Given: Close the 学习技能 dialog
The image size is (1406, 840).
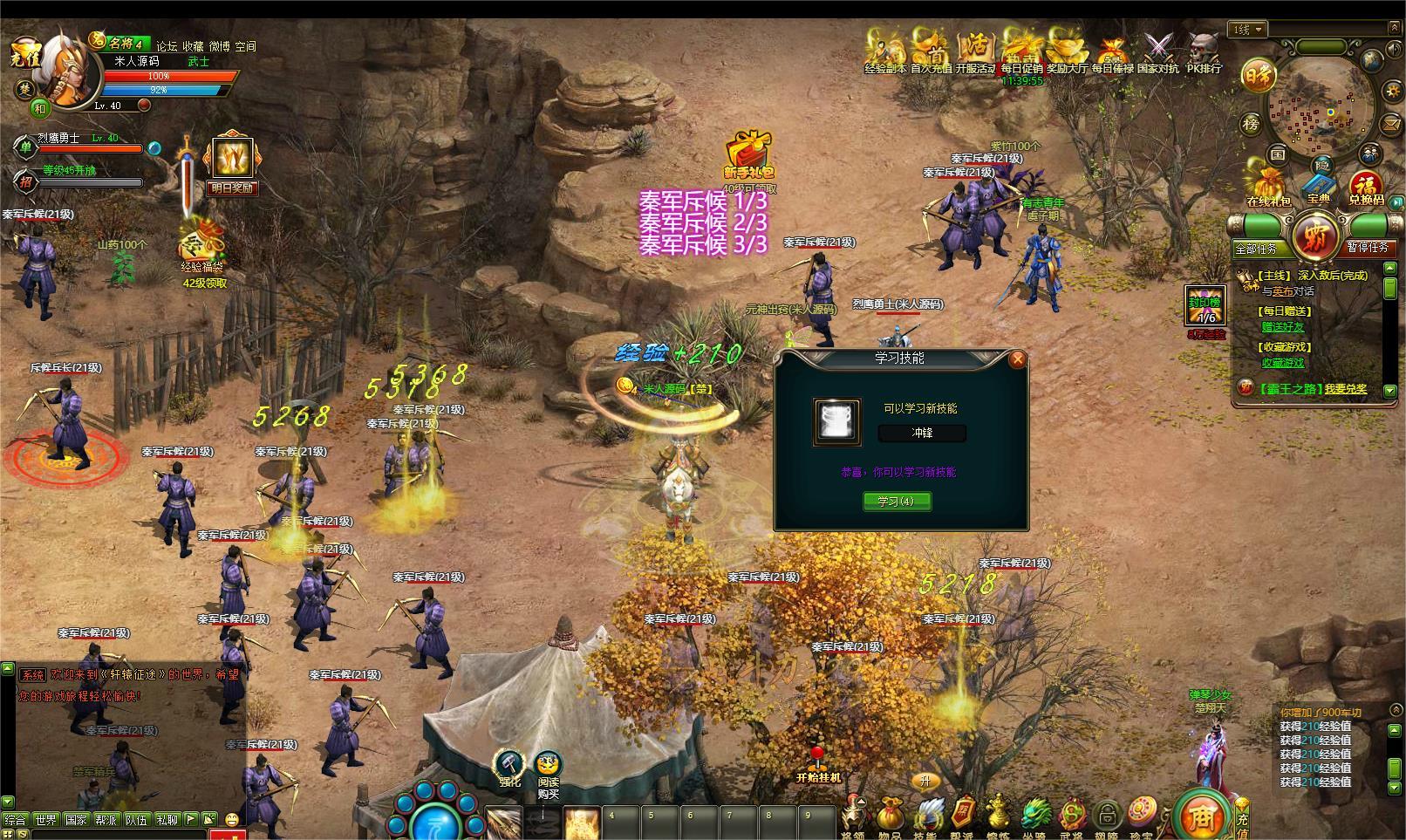Looking at the screenshot, I should click(1017, 359).
